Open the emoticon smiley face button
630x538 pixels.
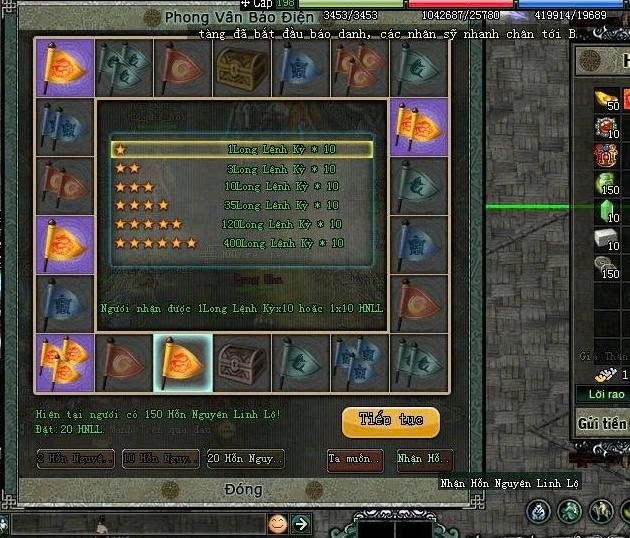(x=277, y=523)
